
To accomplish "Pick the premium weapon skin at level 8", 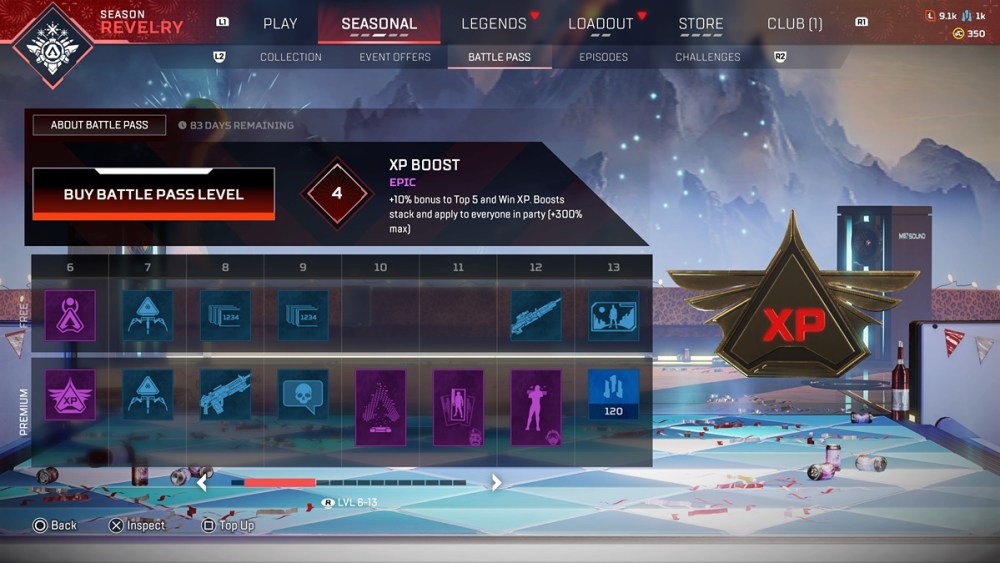I will click(225, 394).
